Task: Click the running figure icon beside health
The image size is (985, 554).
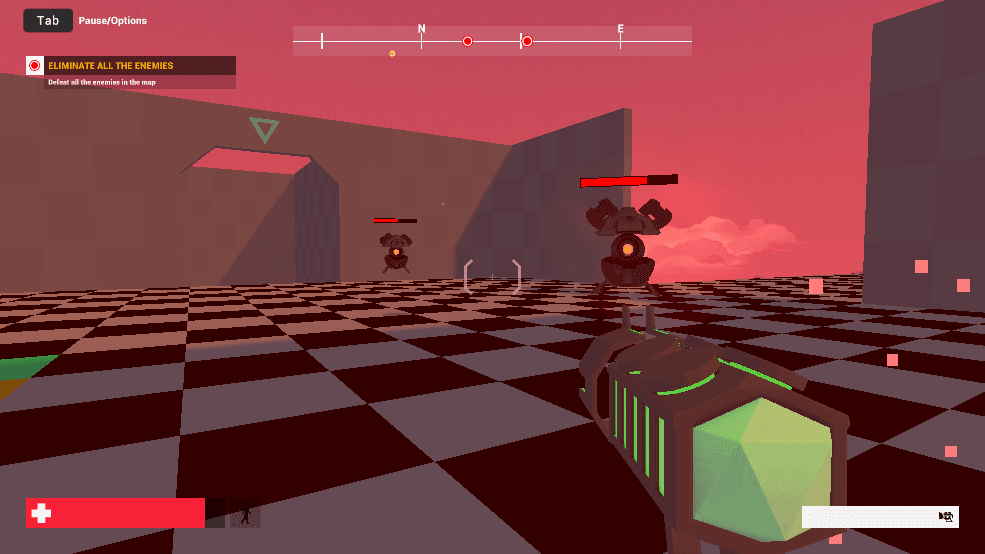Action: click(x=246, y=514)
